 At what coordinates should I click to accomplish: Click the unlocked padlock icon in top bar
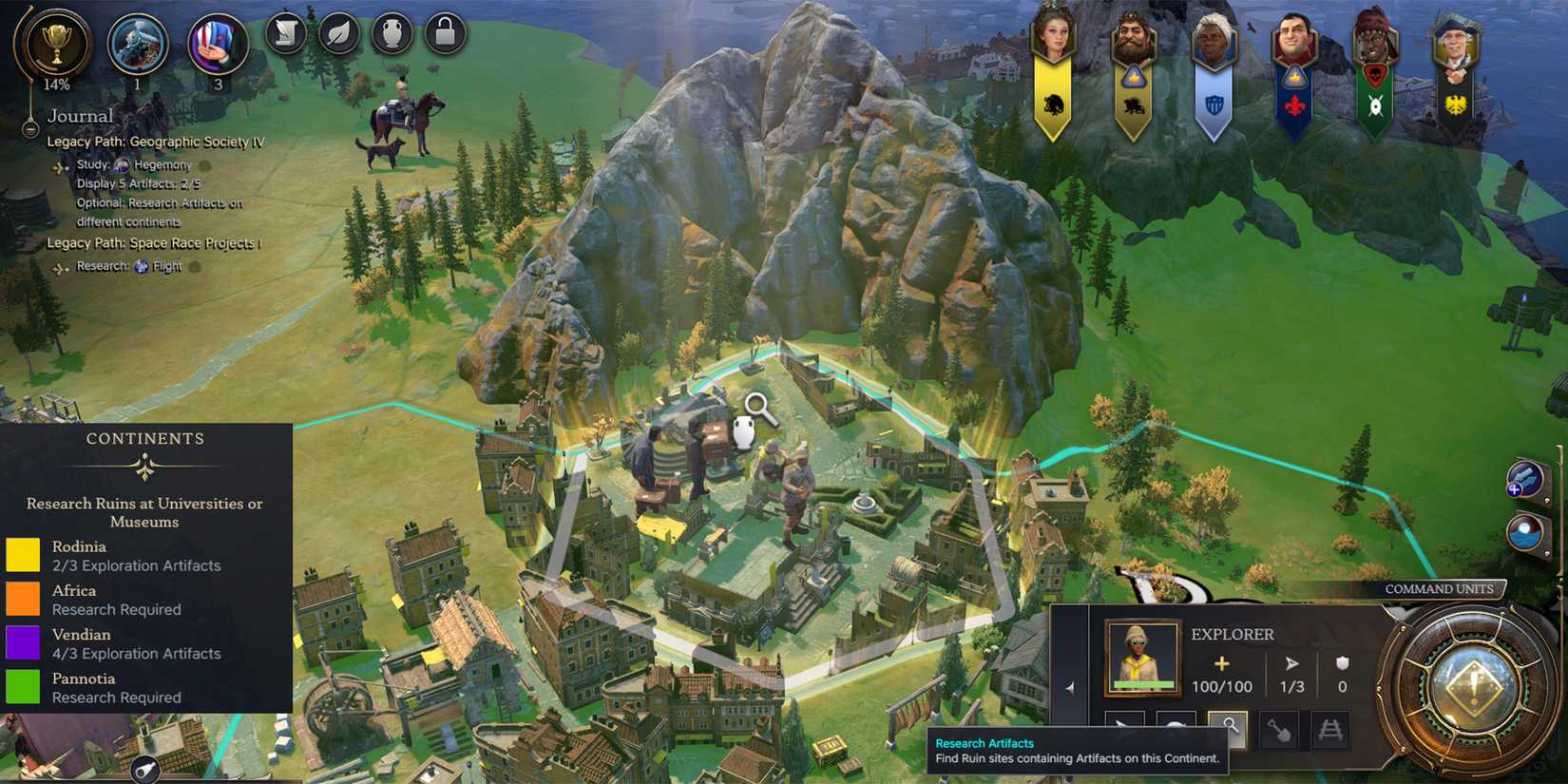446,35
